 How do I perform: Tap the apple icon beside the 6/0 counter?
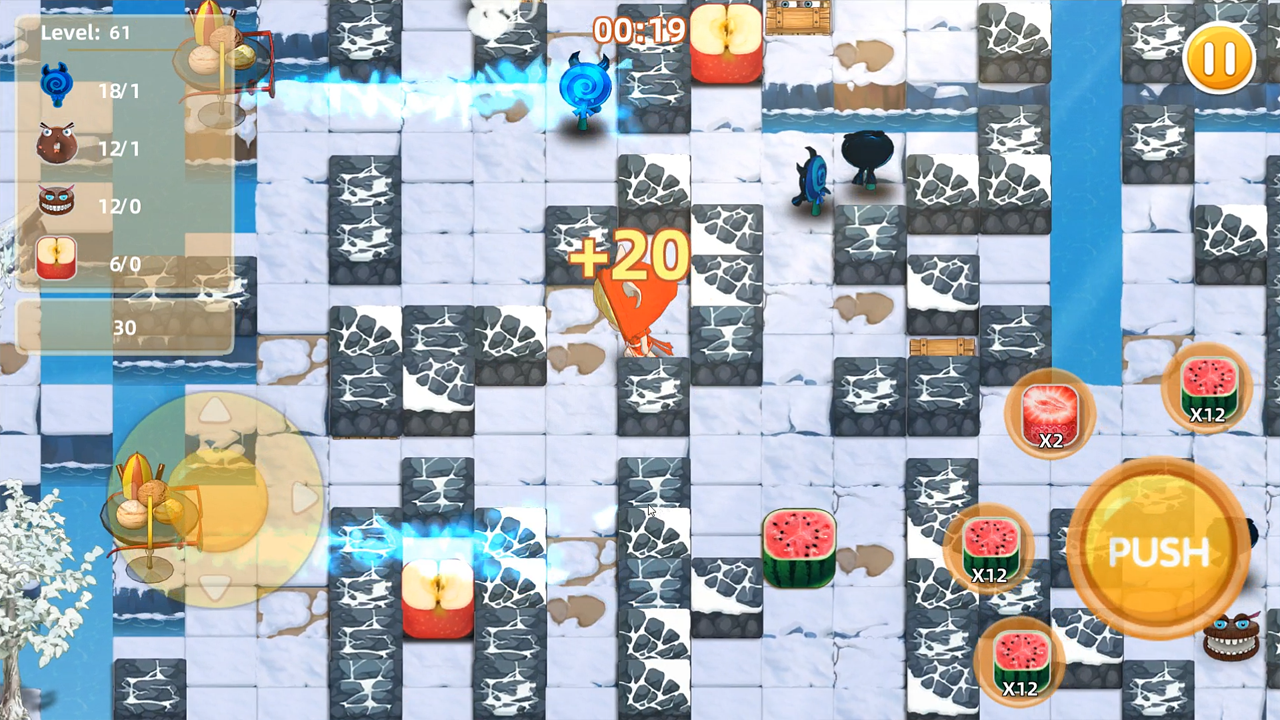click(56, 260)
